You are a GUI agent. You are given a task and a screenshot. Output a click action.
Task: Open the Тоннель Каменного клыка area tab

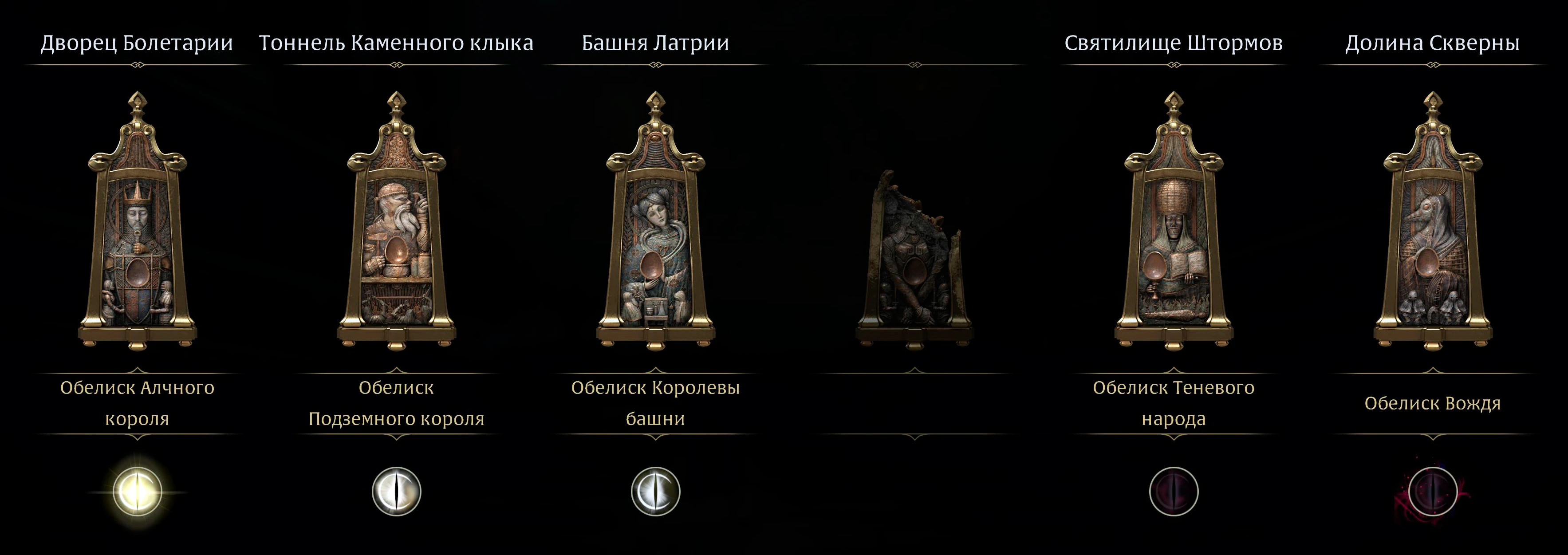[x=396, y=41]
